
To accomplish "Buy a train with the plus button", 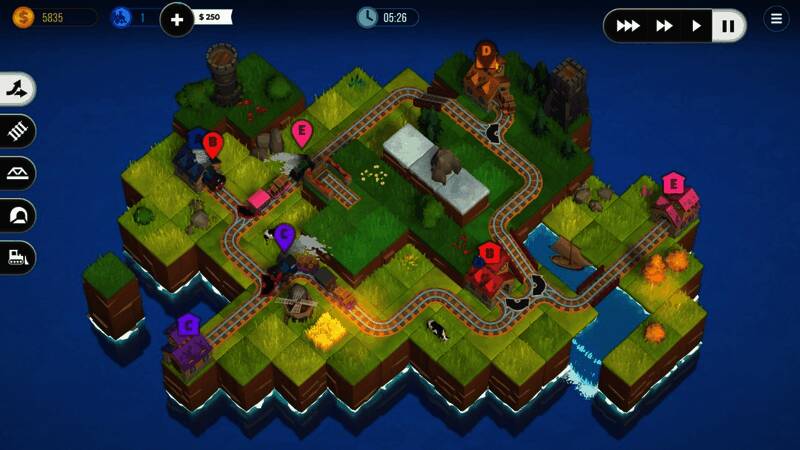I will pyautogui.click(x=177, y=18).
